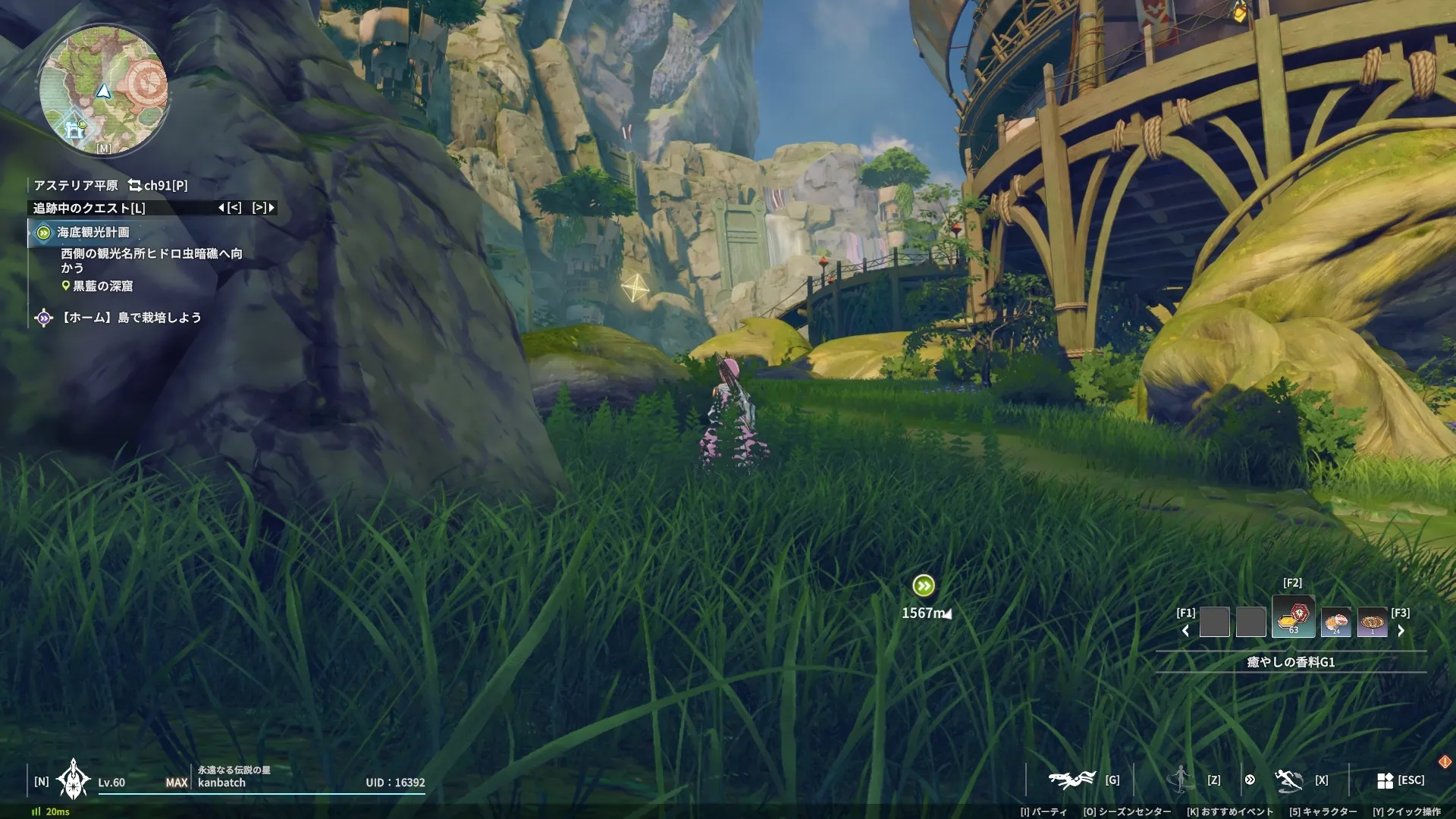Open the tracked quests header 追跡中のクエスト
The width and height of the screenshot is (1456, 819).
coord(89,208)
